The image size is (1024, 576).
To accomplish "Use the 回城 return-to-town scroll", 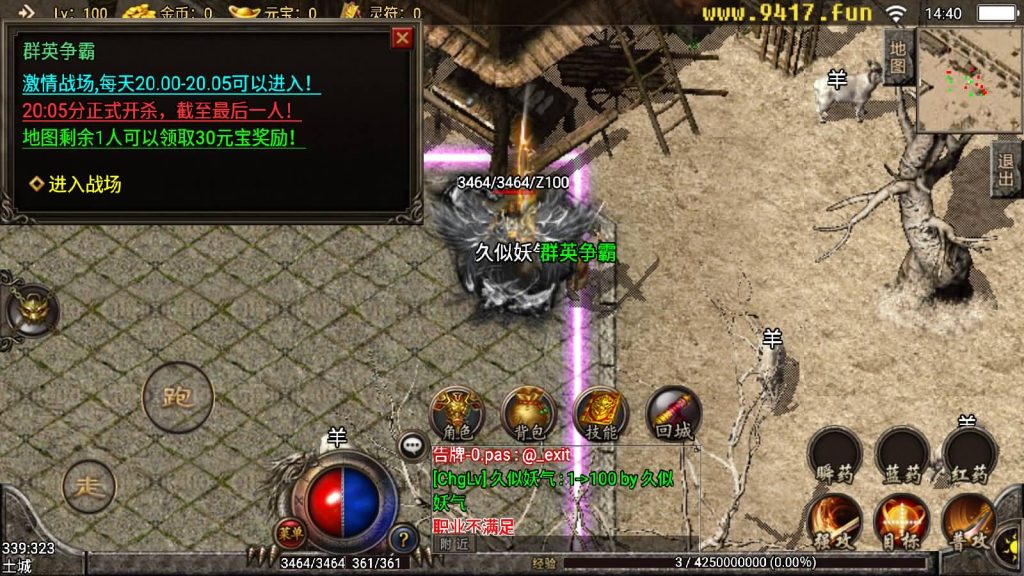I will pos(673,413).
